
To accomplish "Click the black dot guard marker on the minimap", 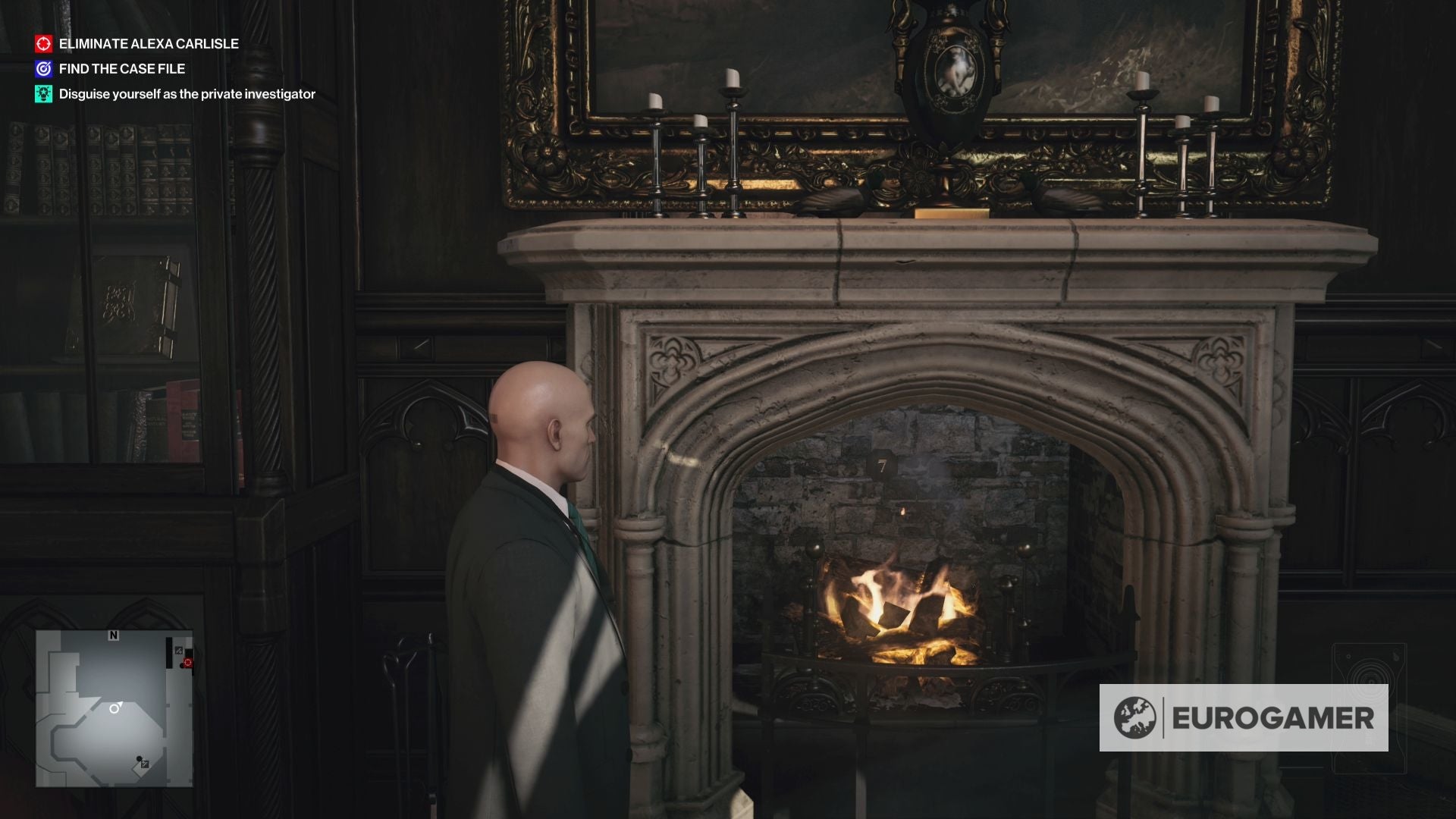I will pos(140,758).
